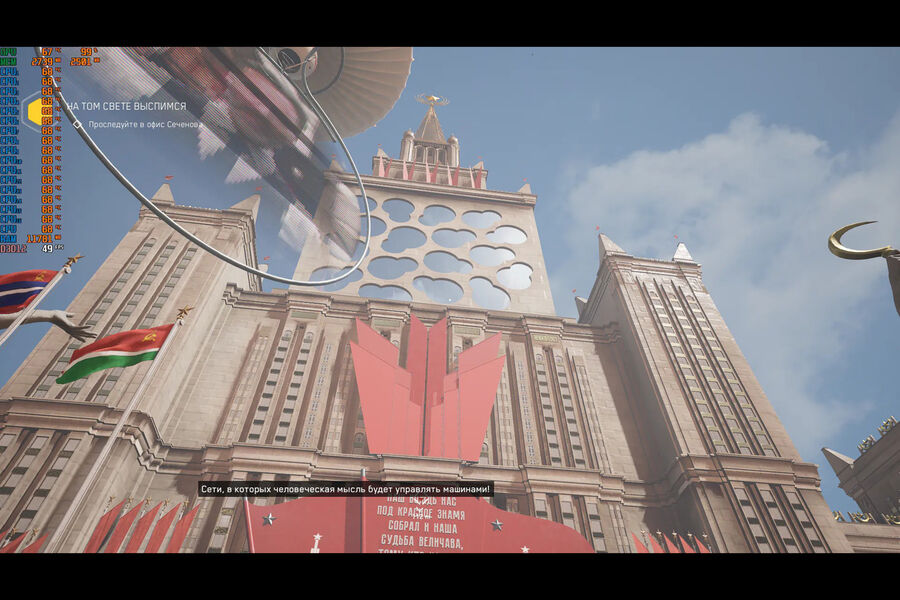Screen dimensions: 900x600
Task: Select the objective «Проследуйте в офис Сеченова»
Action: pos(143,125)
